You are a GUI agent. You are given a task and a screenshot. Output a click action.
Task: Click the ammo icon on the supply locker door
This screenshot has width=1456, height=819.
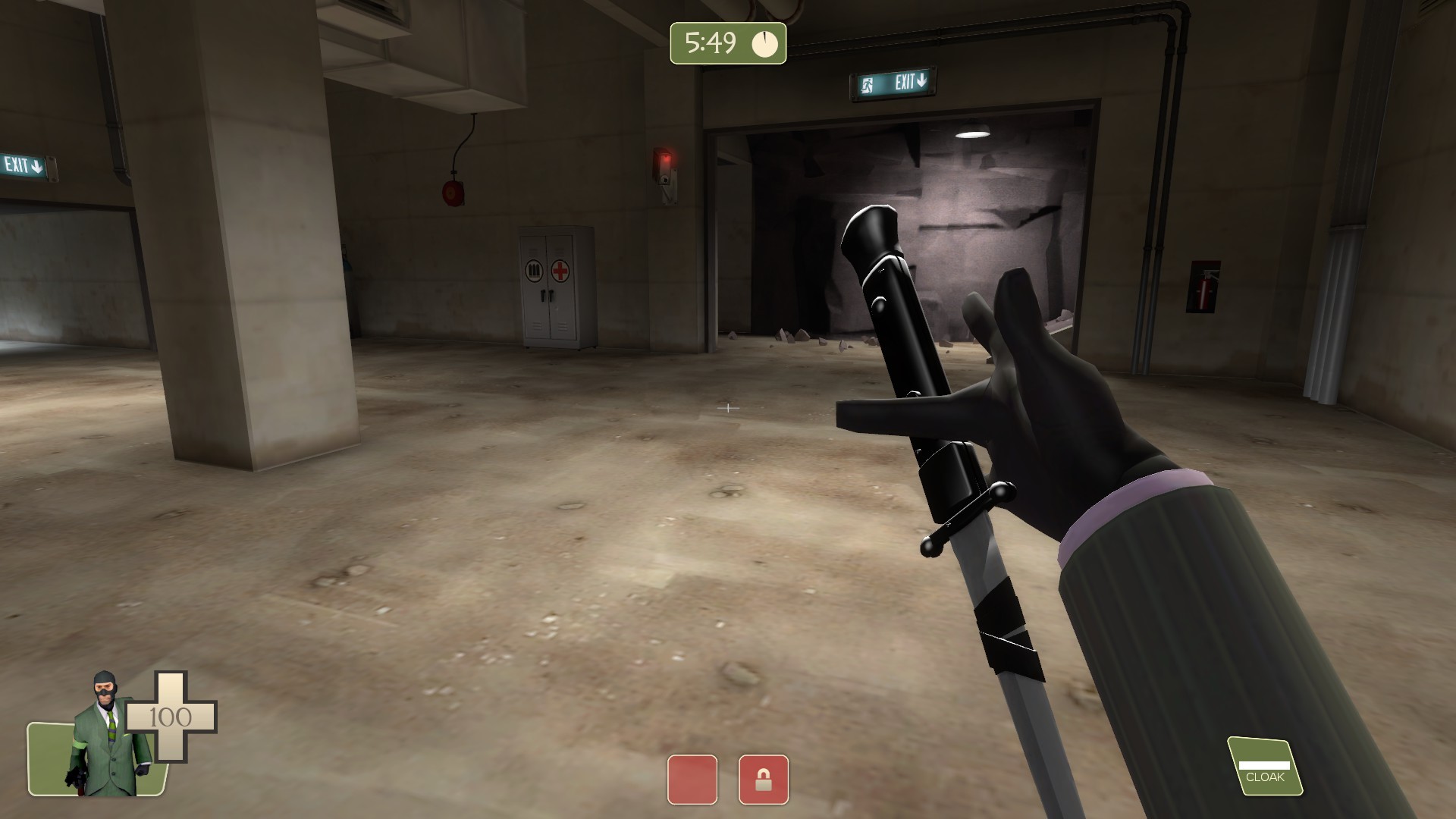(x=533, y=270)
